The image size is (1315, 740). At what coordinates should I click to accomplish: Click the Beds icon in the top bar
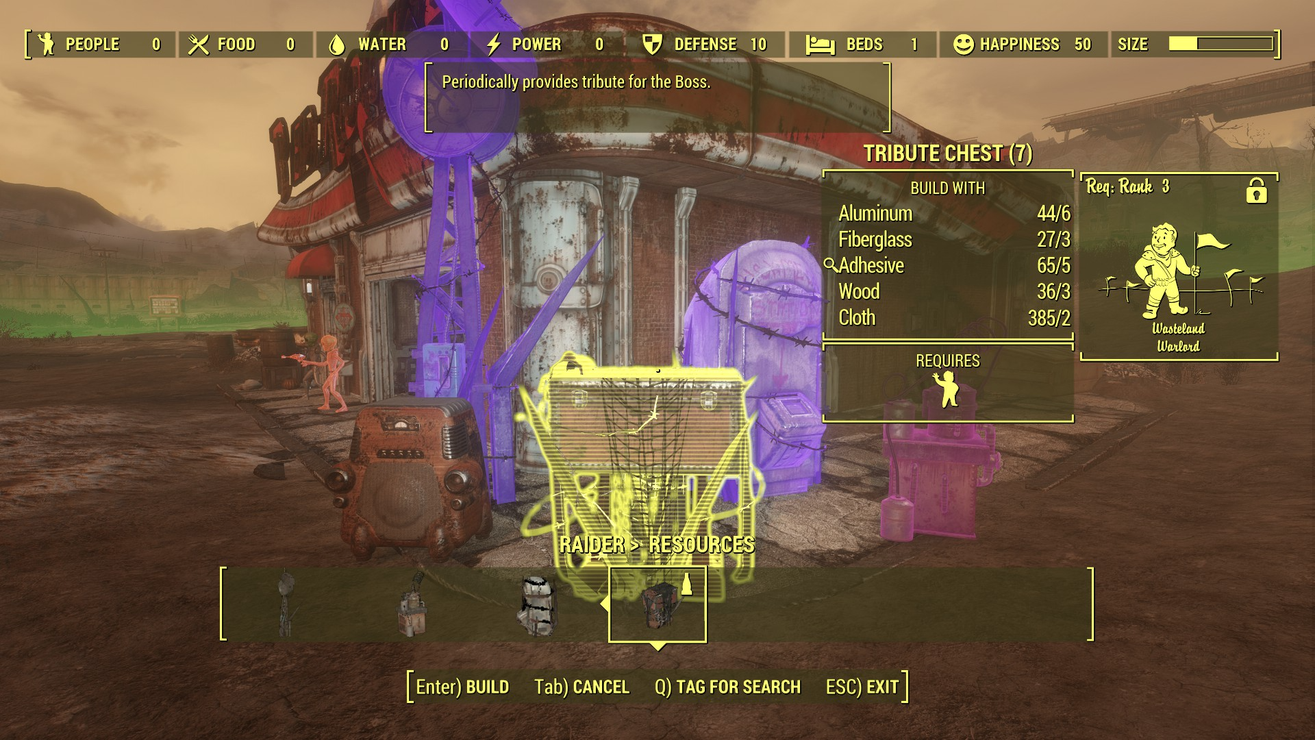pos(820,44)
